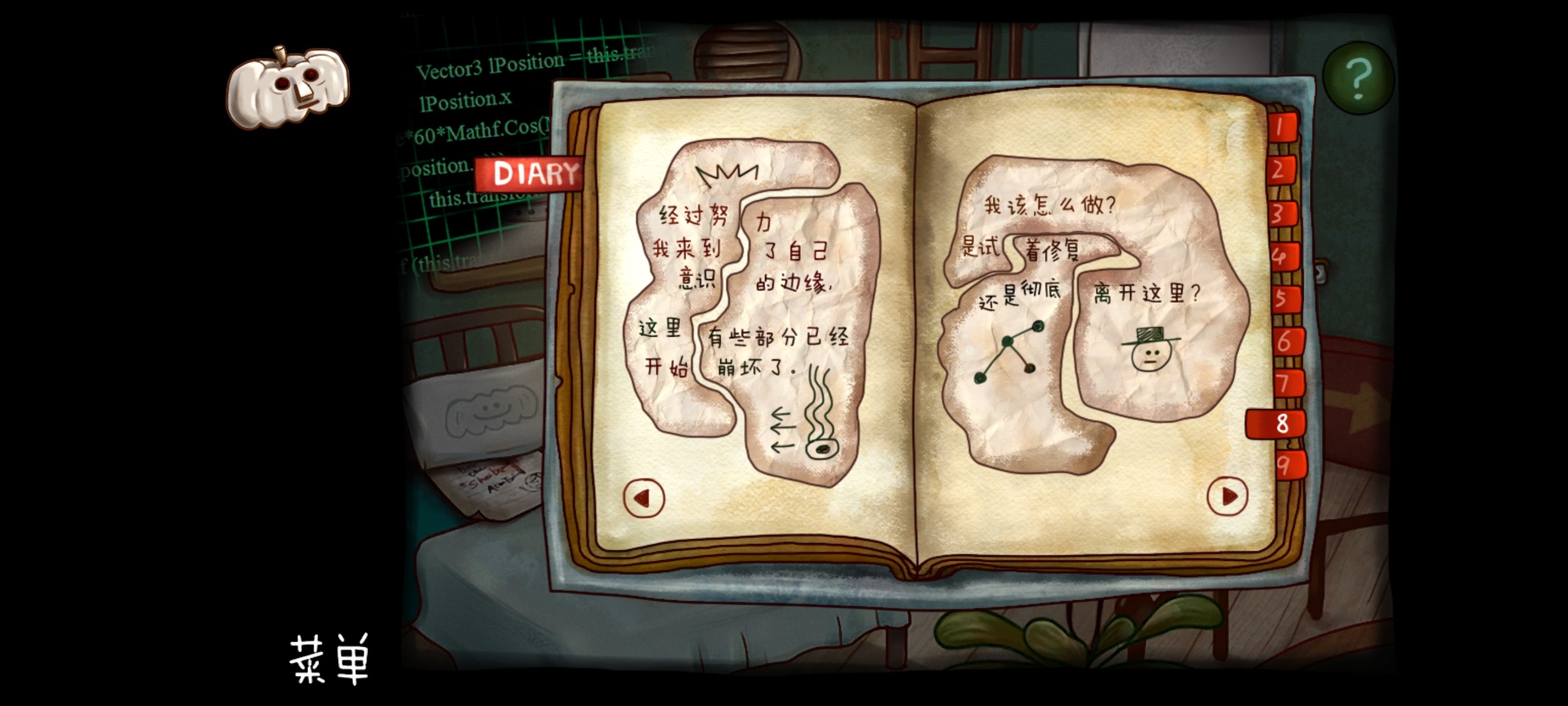Open the question mark help button
The height and width of the screenshot is (706, 1568).
tap(1358, 78)
